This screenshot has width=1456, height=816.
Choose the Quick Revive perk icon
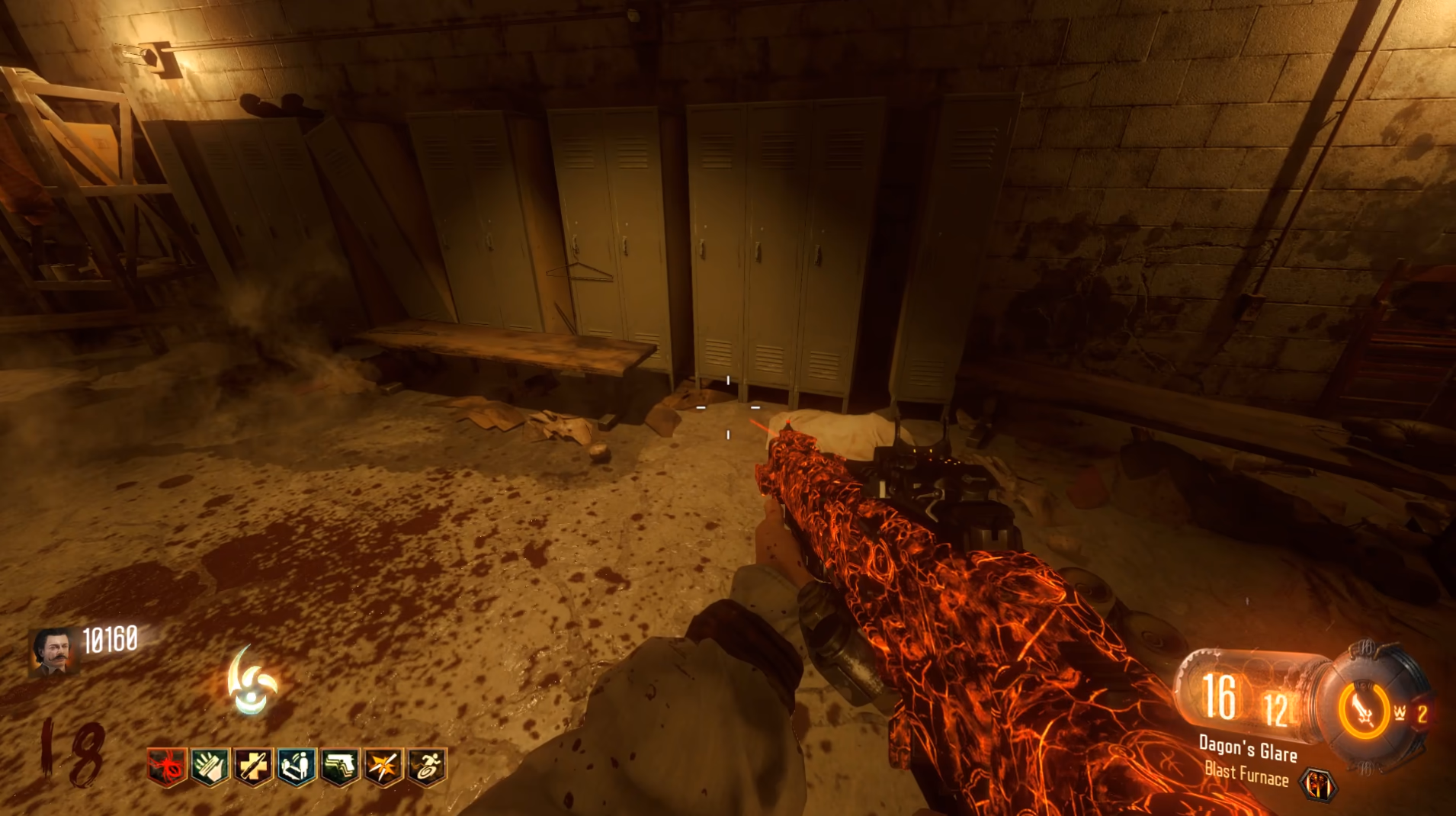click(x=296, y=766)
